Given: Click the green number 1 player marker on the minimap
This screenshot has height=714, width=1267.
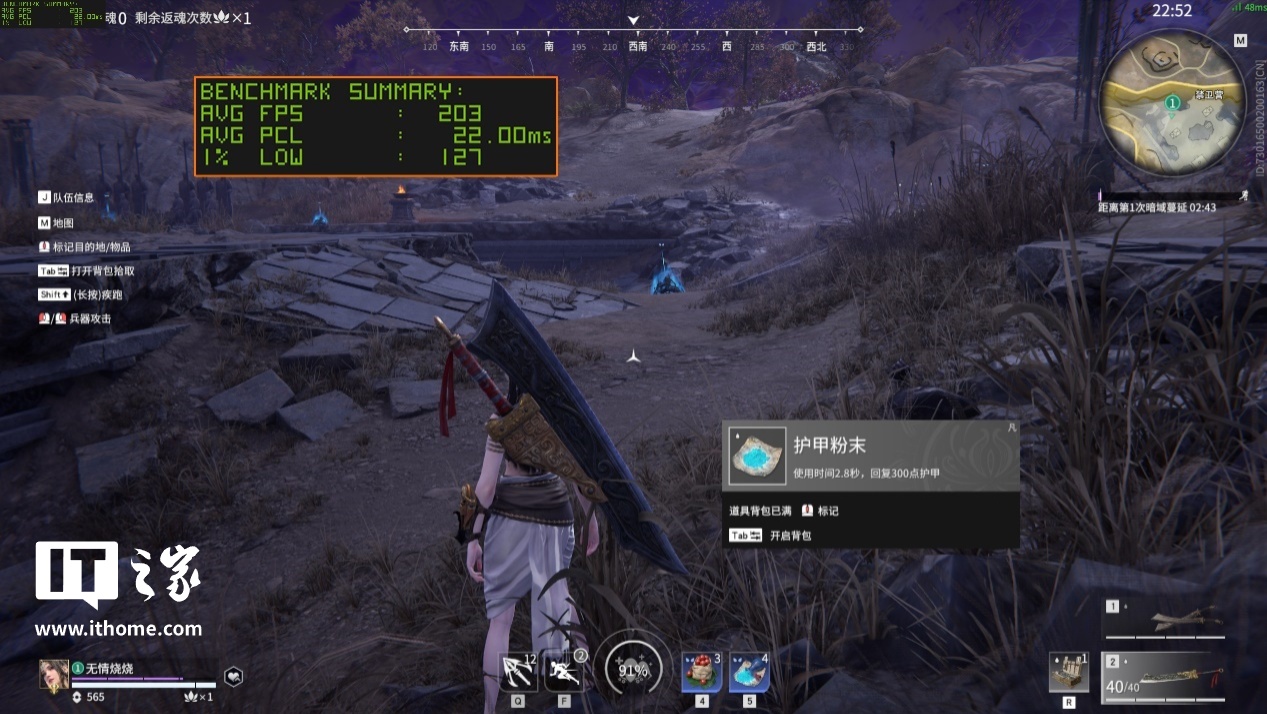Looking at the screenshot, I should pos(1172,102).
